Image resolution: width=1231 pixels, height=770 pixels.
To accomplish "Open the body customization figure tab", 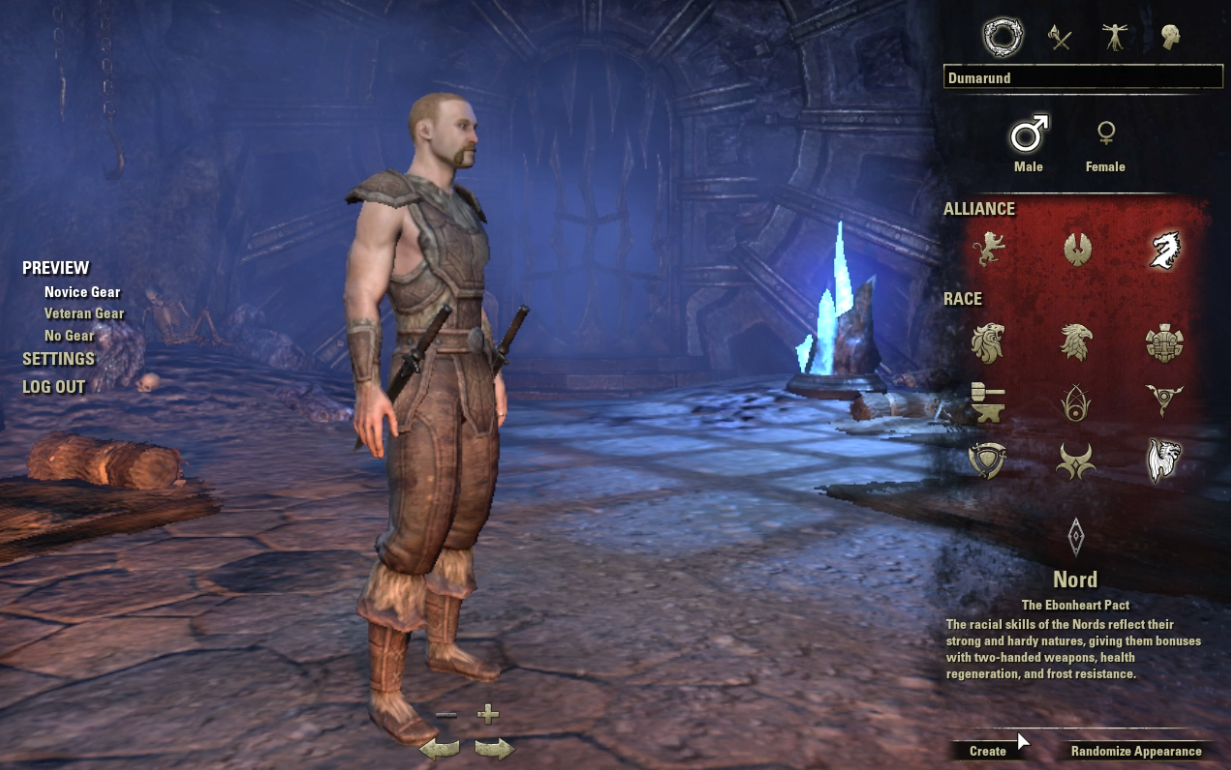I will click(x=1114, y=38).
